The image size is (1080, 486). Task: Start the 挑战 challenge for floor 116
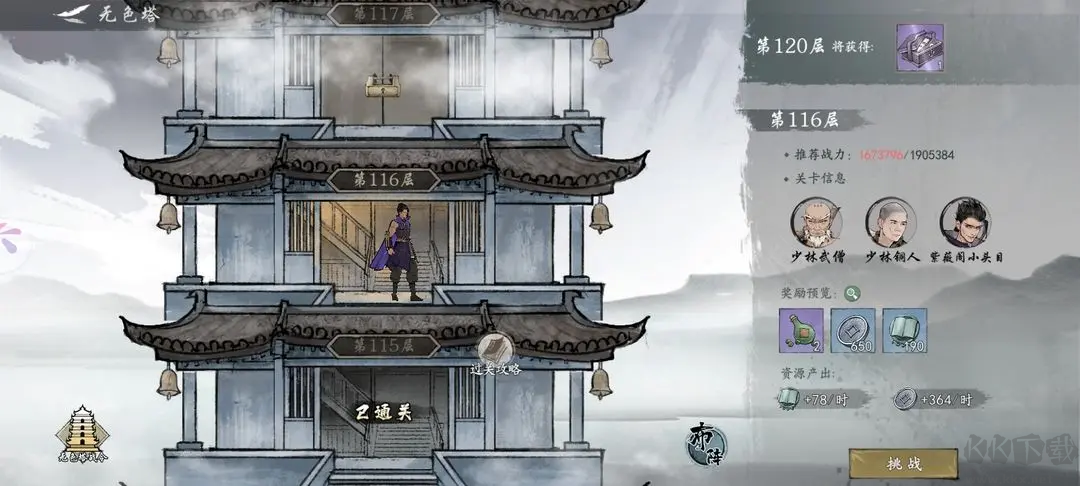pos(903,463)
